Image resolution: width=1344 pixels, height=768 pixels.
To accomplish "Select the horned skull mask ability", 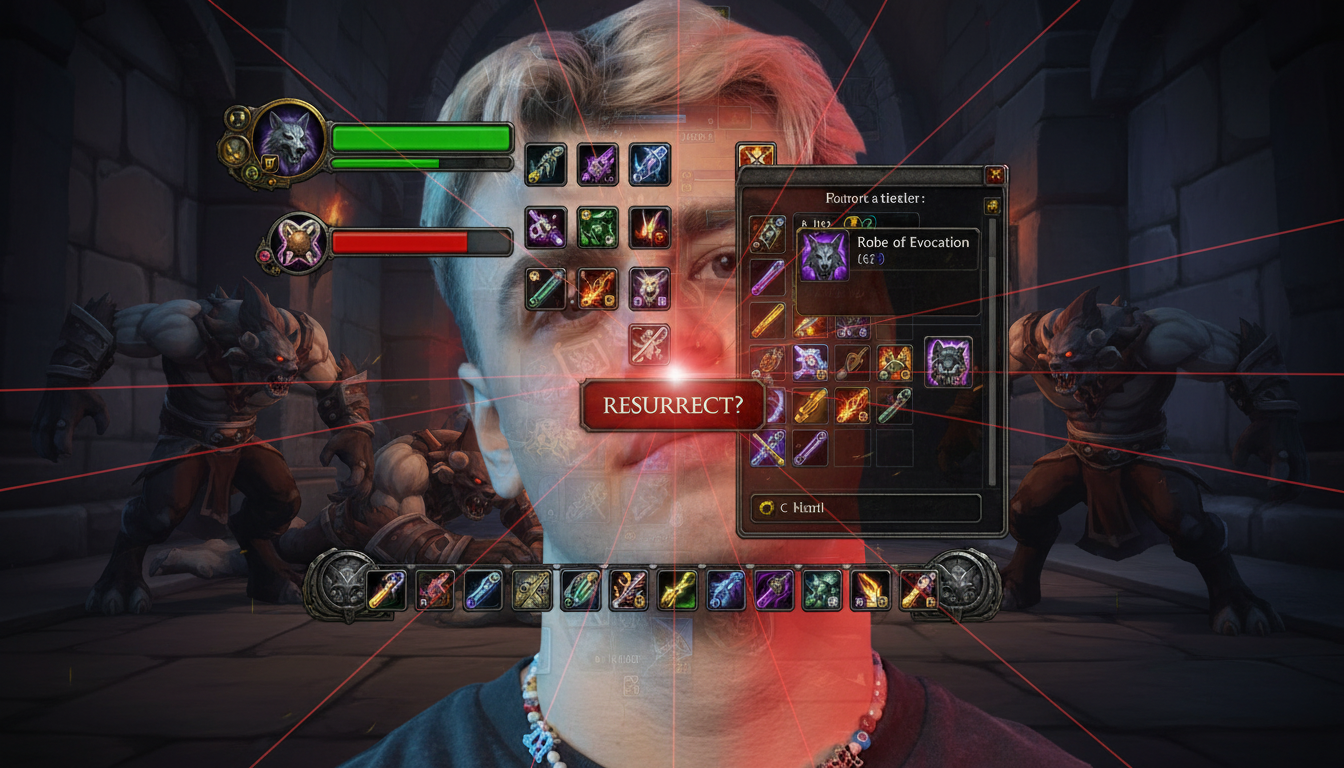I will click(x=649, y=288).
